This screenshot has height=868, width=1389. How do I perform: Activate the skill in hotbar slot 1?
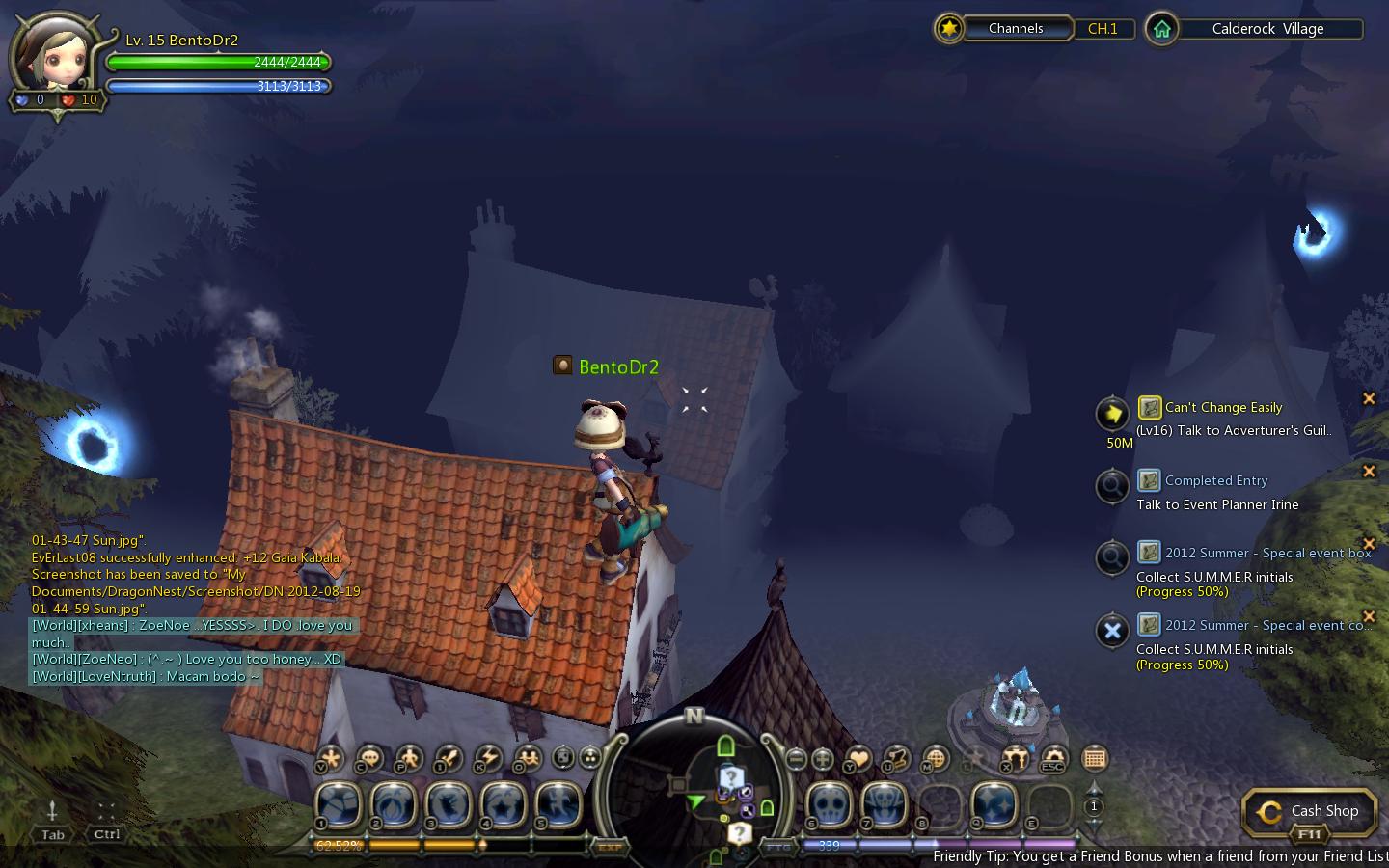coord(338,803)
